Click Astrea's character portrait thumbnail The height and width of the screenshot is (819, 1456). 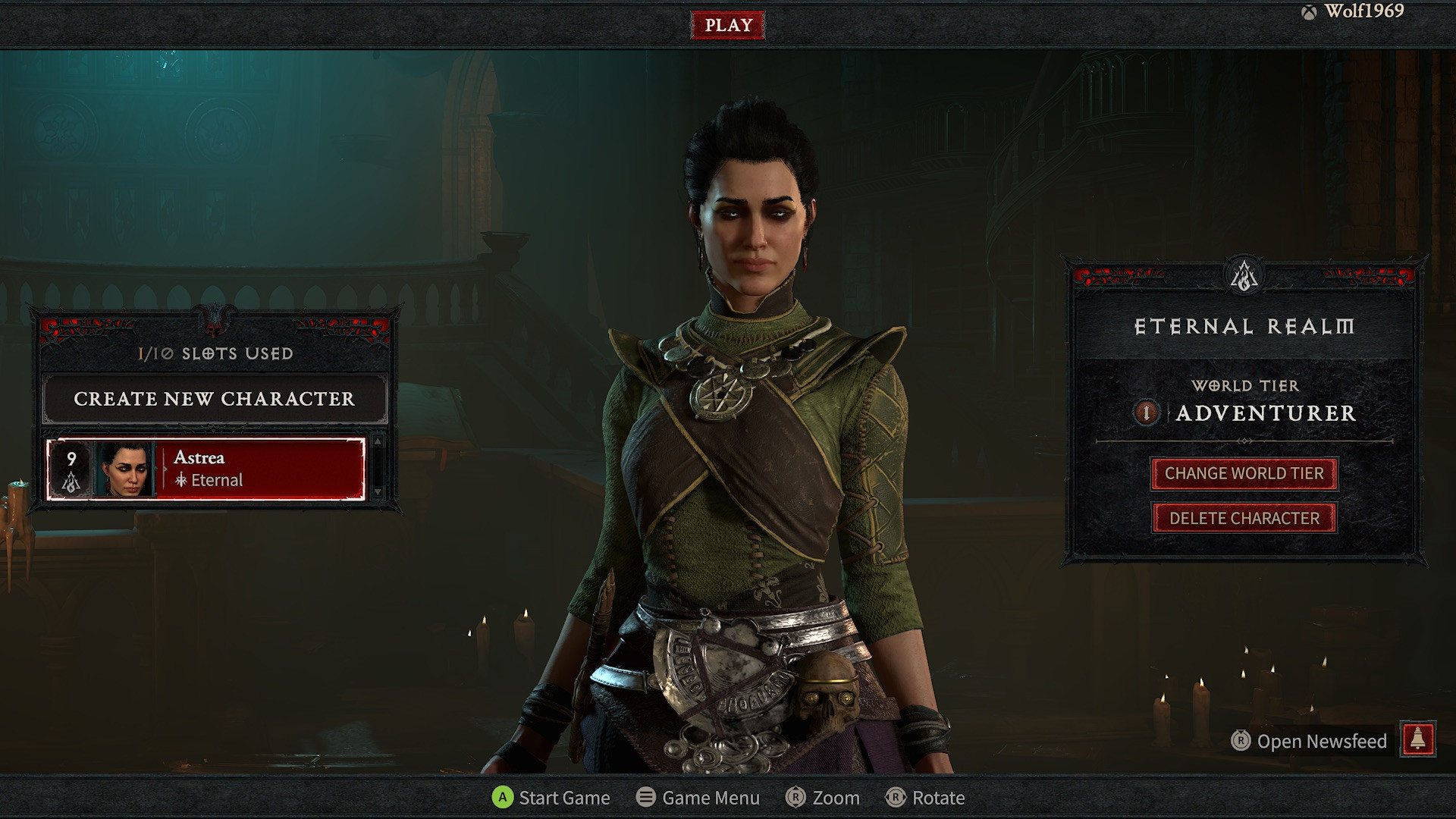(123, 469)
